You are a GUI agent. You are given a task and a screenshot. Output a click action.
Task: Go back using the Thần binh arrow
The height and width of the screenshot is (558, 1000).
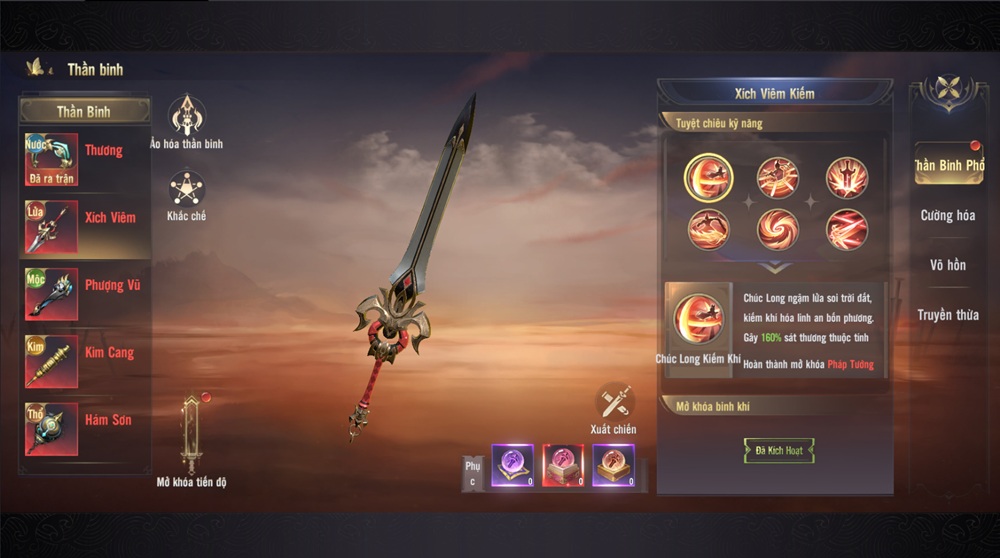tap(37, 68)
